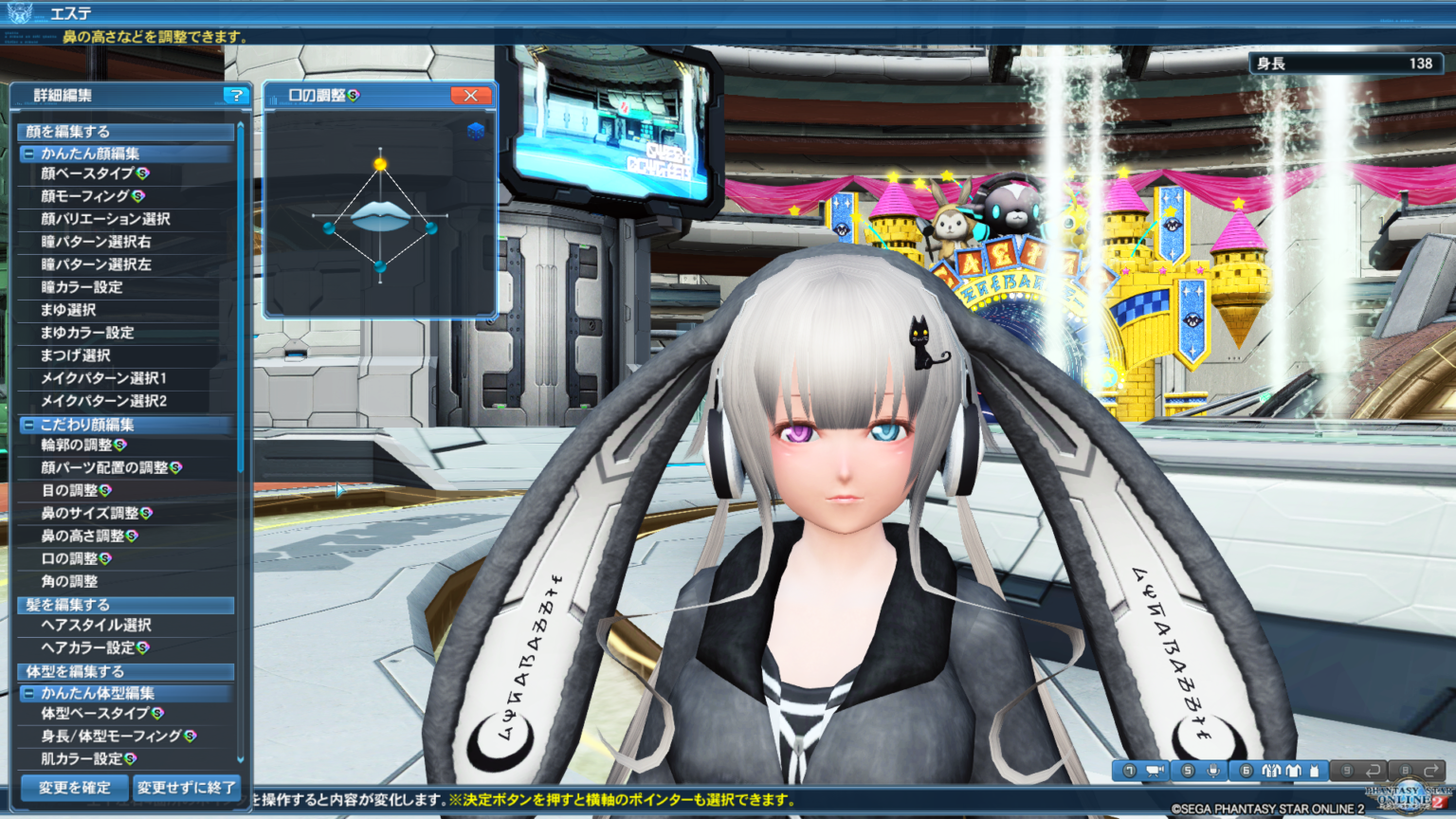
Task: Collapse the こだわり顔編集 section
Action: pos(29,425)
